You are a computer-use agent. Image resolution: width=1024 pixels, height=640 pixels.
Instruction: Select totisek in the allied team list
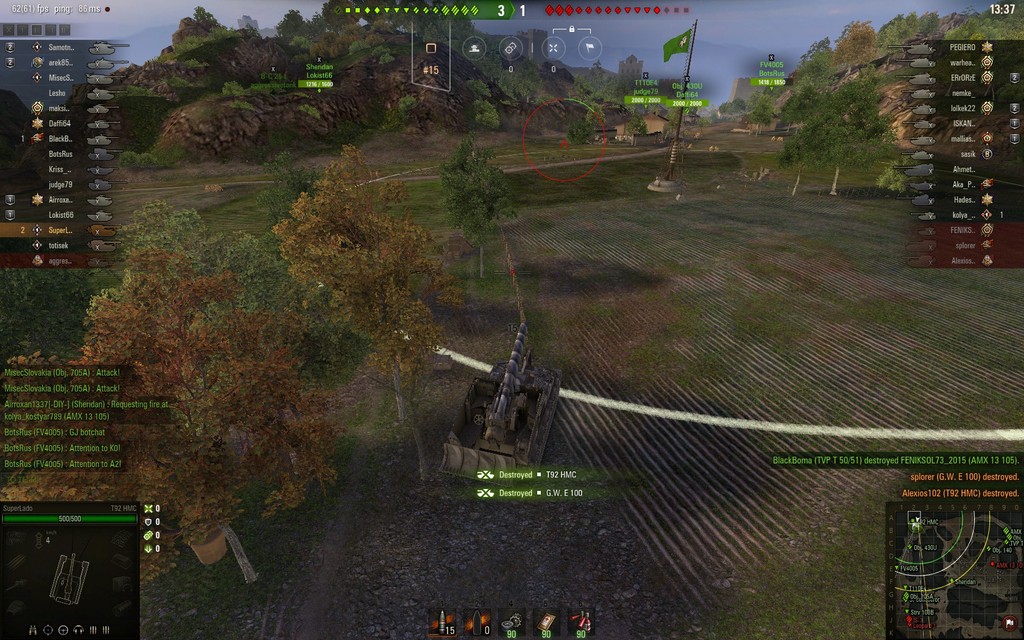click(x=60, y=245)
